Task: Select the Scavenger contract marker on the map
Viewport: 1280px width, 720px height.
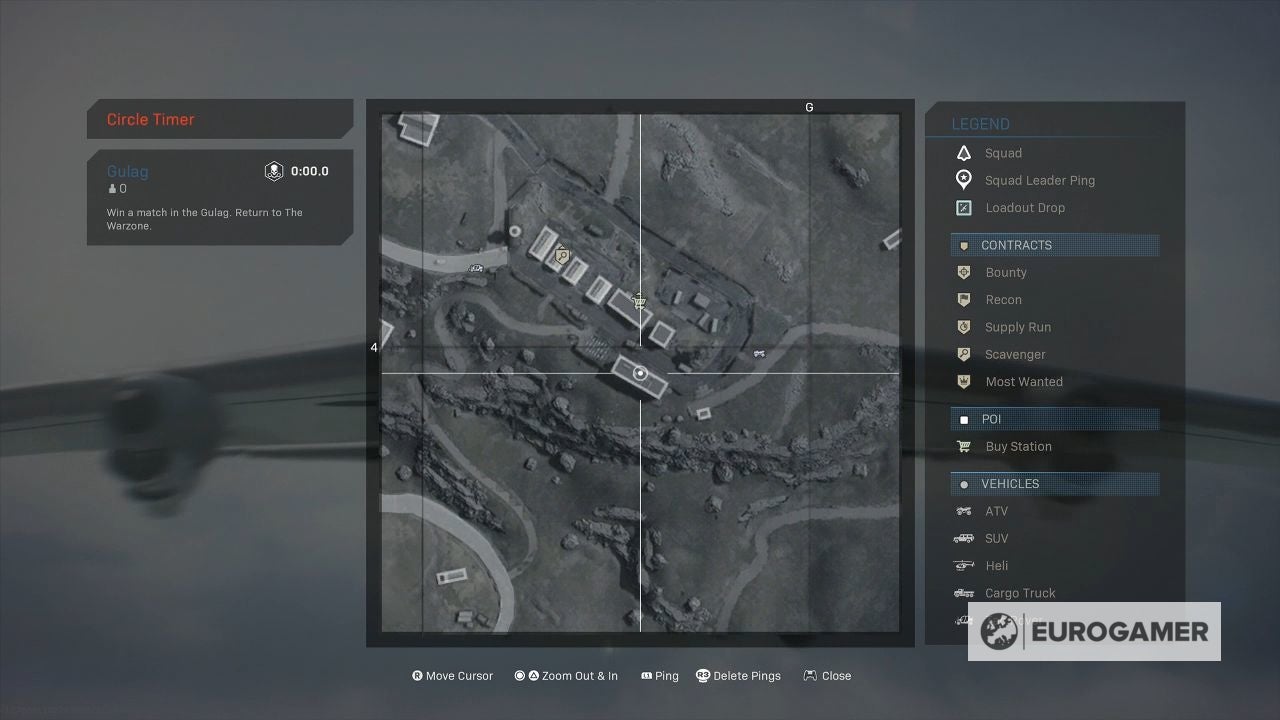Action: [562, 256]
